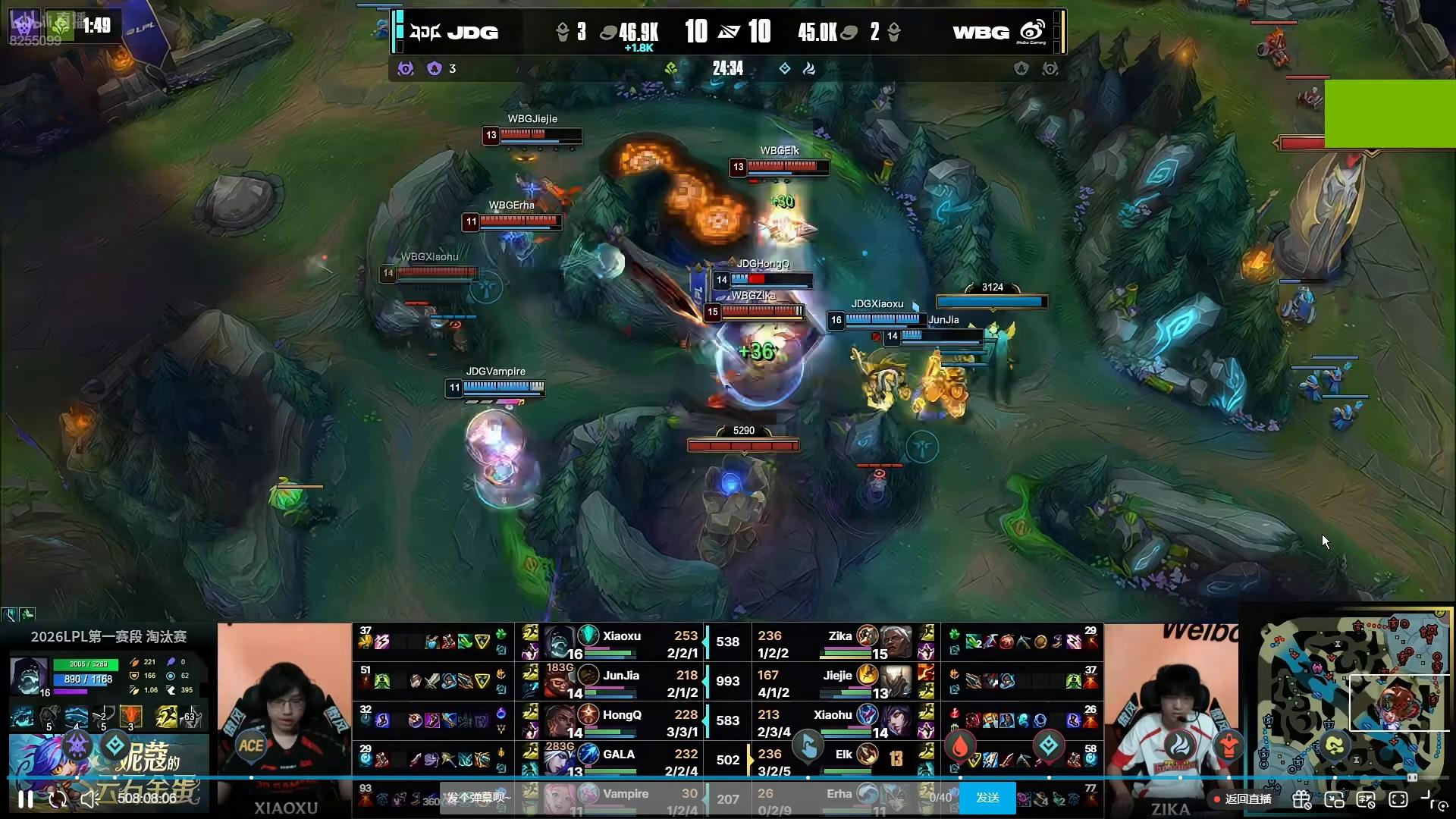
Task: Choose Xiaohu's champion portrait in the scoreboard
Action: click(x=896, y=720)
